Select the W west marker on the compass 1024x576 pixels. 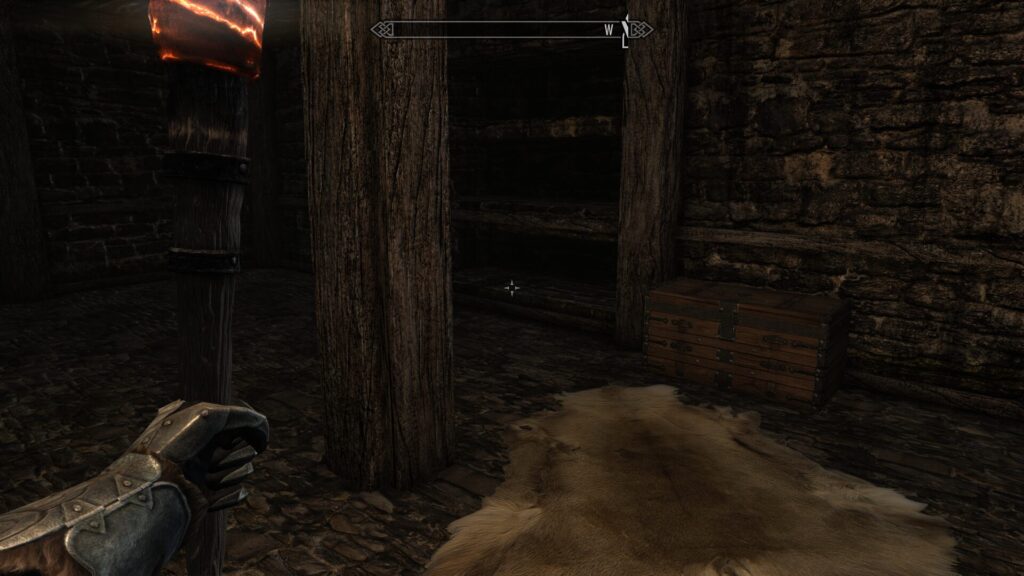pos(608,30)
